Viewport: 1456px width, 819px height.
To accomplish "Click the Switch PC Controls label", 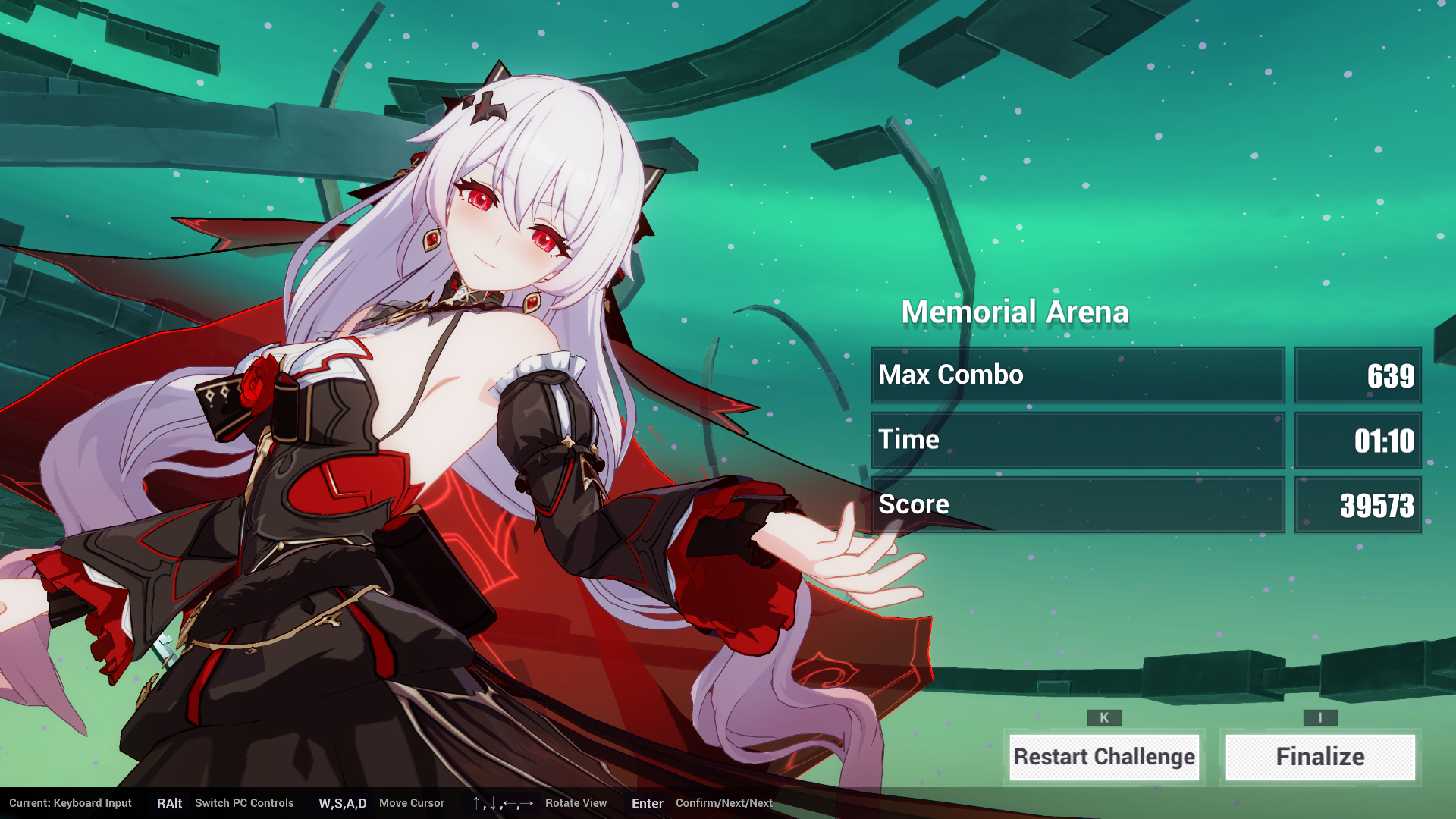I will click(x=244, y=803).
